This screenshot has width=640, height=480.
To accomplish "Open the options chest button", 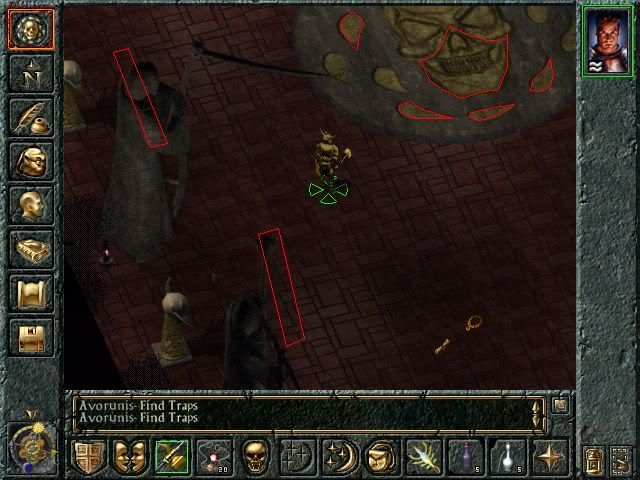I will pyautogui.click(x=32, y=337).
